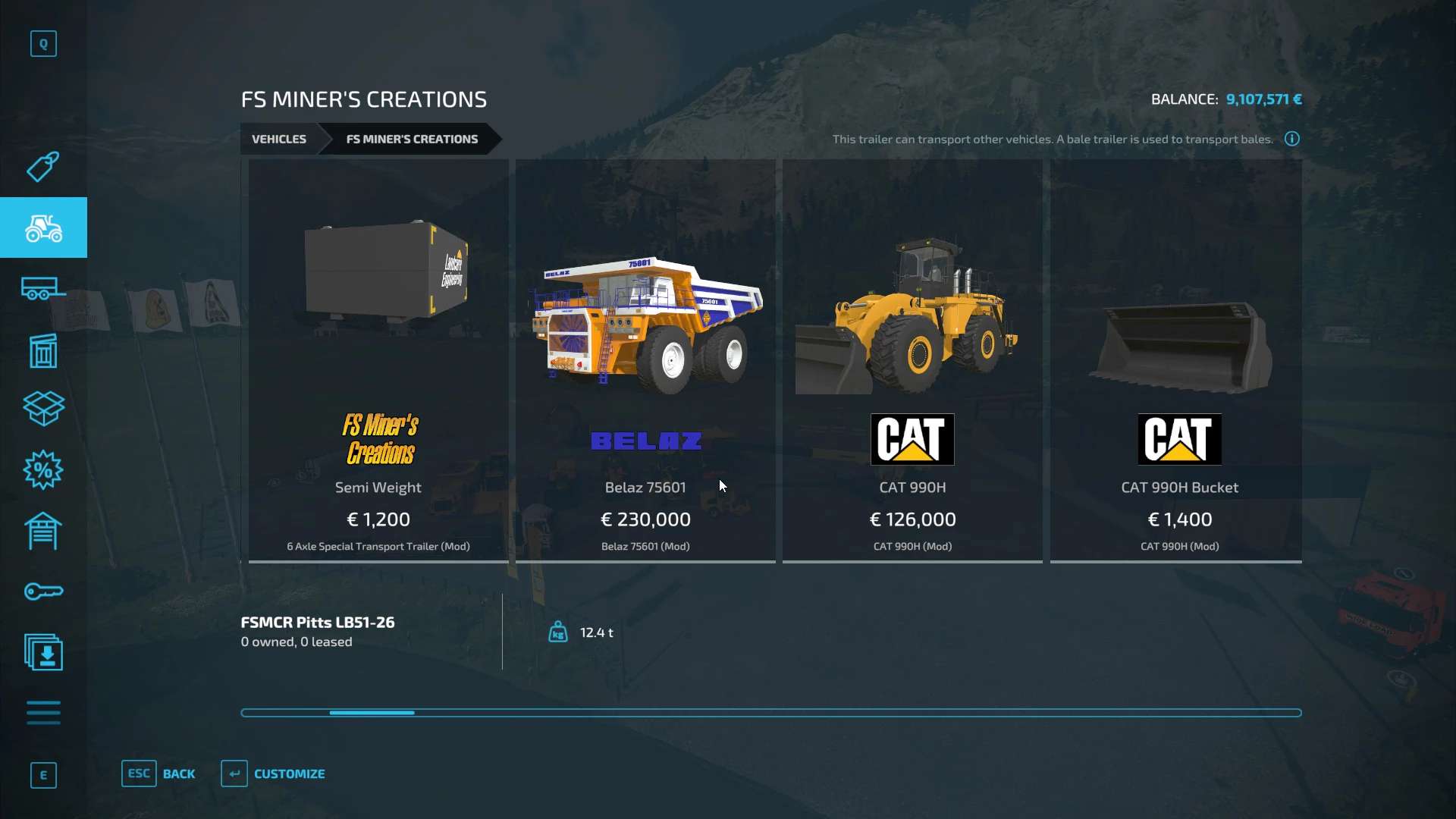Open the key leasing category
Image resolution: width=1456 pixels, height=819 pixels.
[x=43, y=591]
